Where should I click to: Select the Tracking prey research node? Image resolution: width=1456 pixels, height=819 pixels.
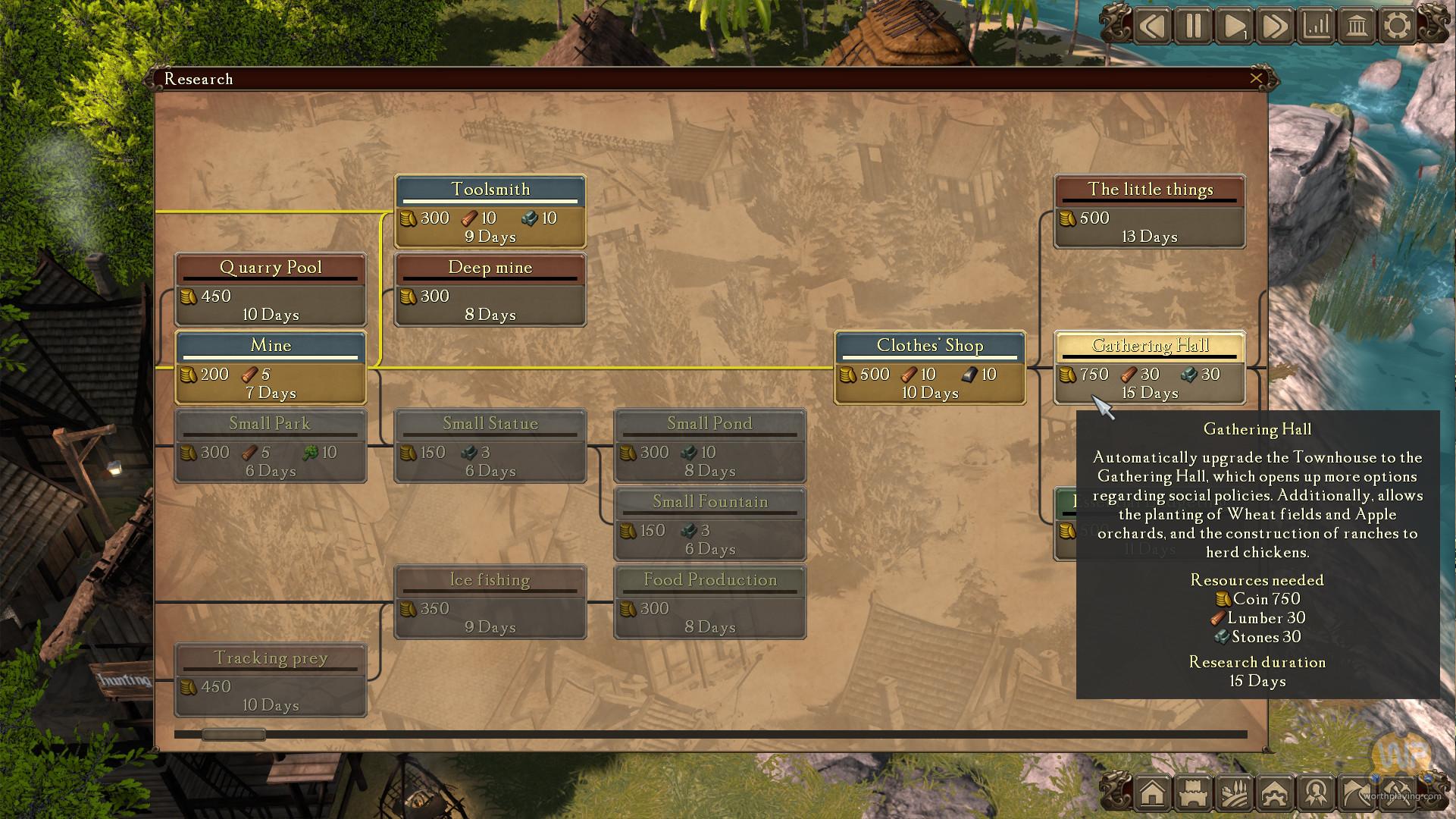(x=271, y=680)
